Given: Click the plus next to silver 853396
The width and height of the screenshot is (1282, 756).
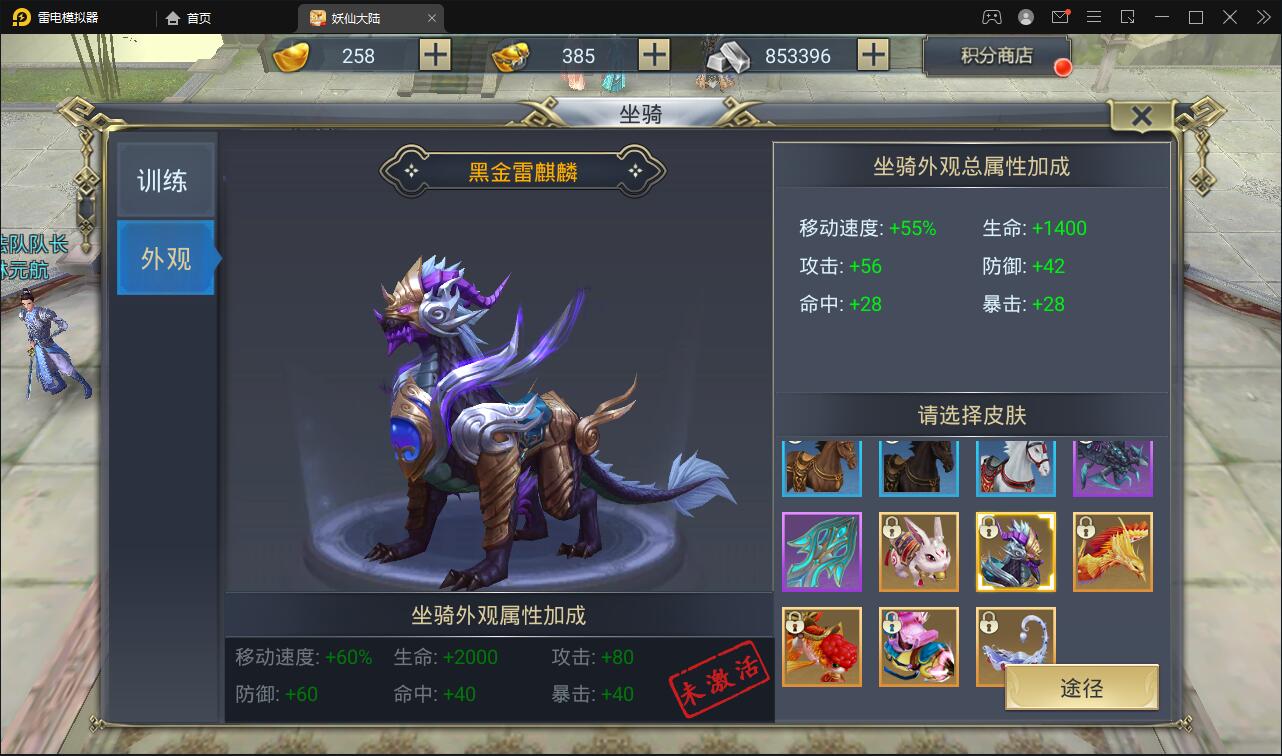Looking at the screenshot, I should click(874, 56).
